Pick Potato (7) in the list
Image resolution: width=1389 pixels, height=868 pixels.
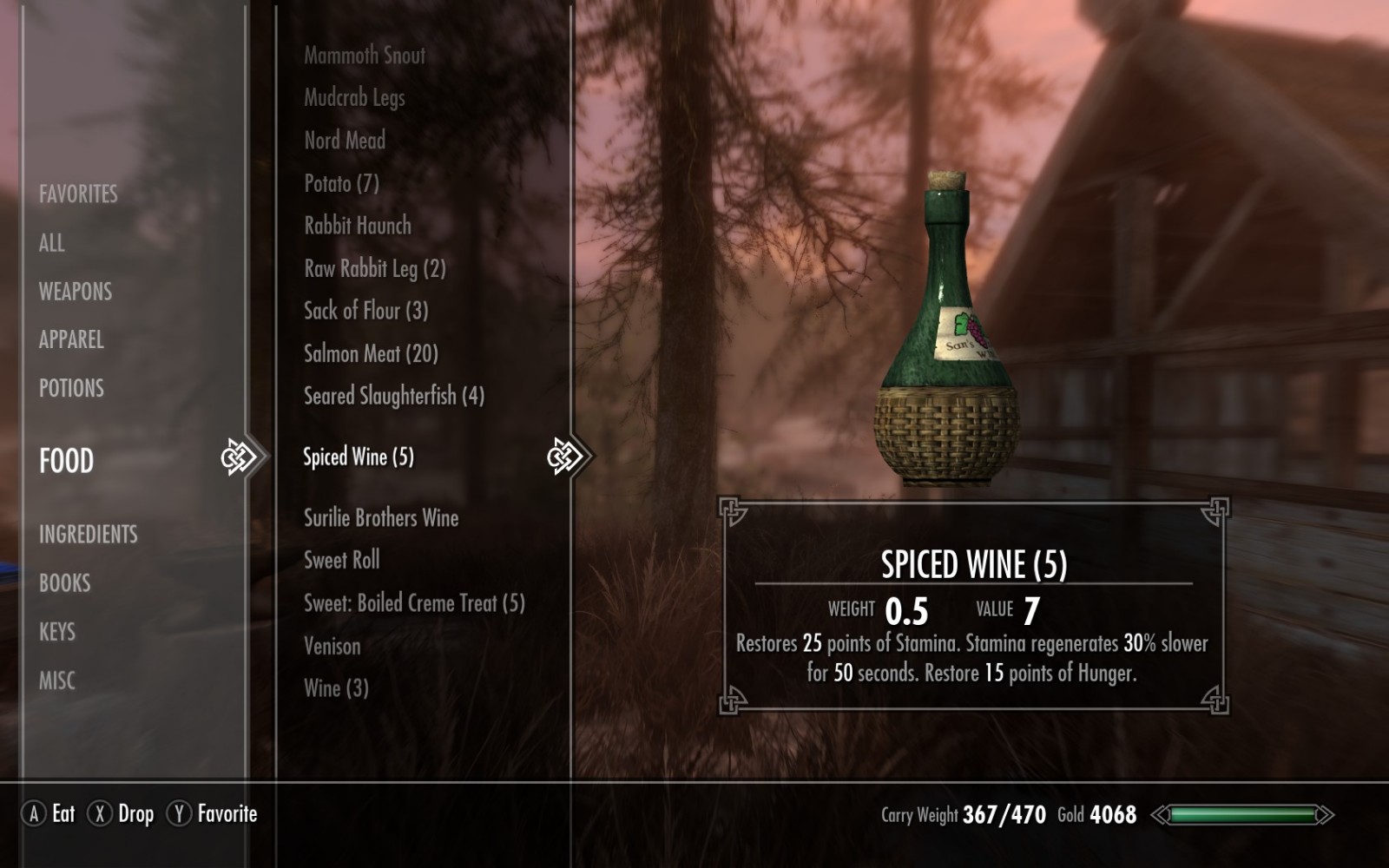pos(341,183)
